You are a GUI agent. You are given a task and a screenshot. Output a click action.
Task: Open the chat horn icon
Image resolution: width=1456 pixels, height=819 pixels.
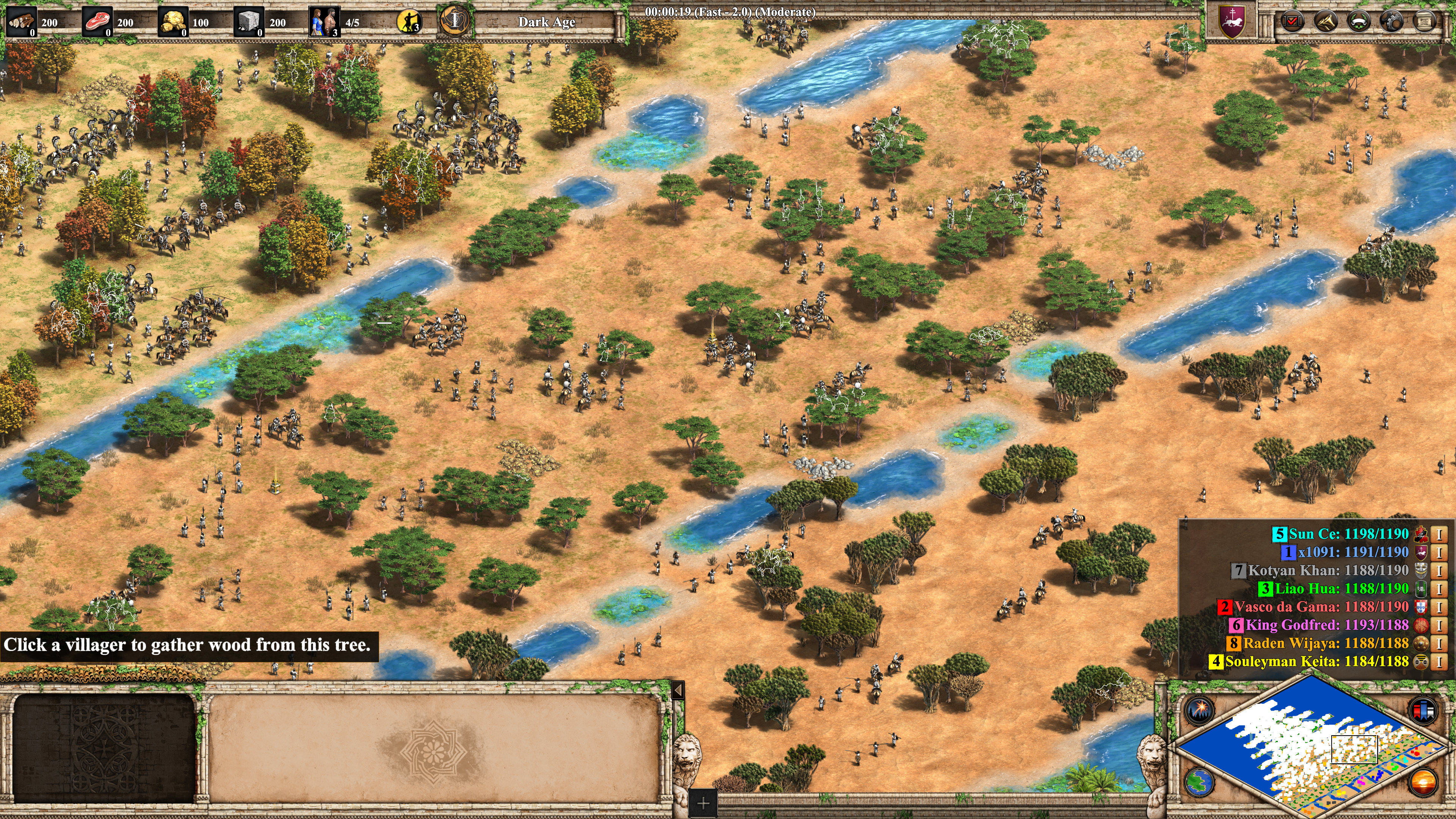pos(1326,22)
